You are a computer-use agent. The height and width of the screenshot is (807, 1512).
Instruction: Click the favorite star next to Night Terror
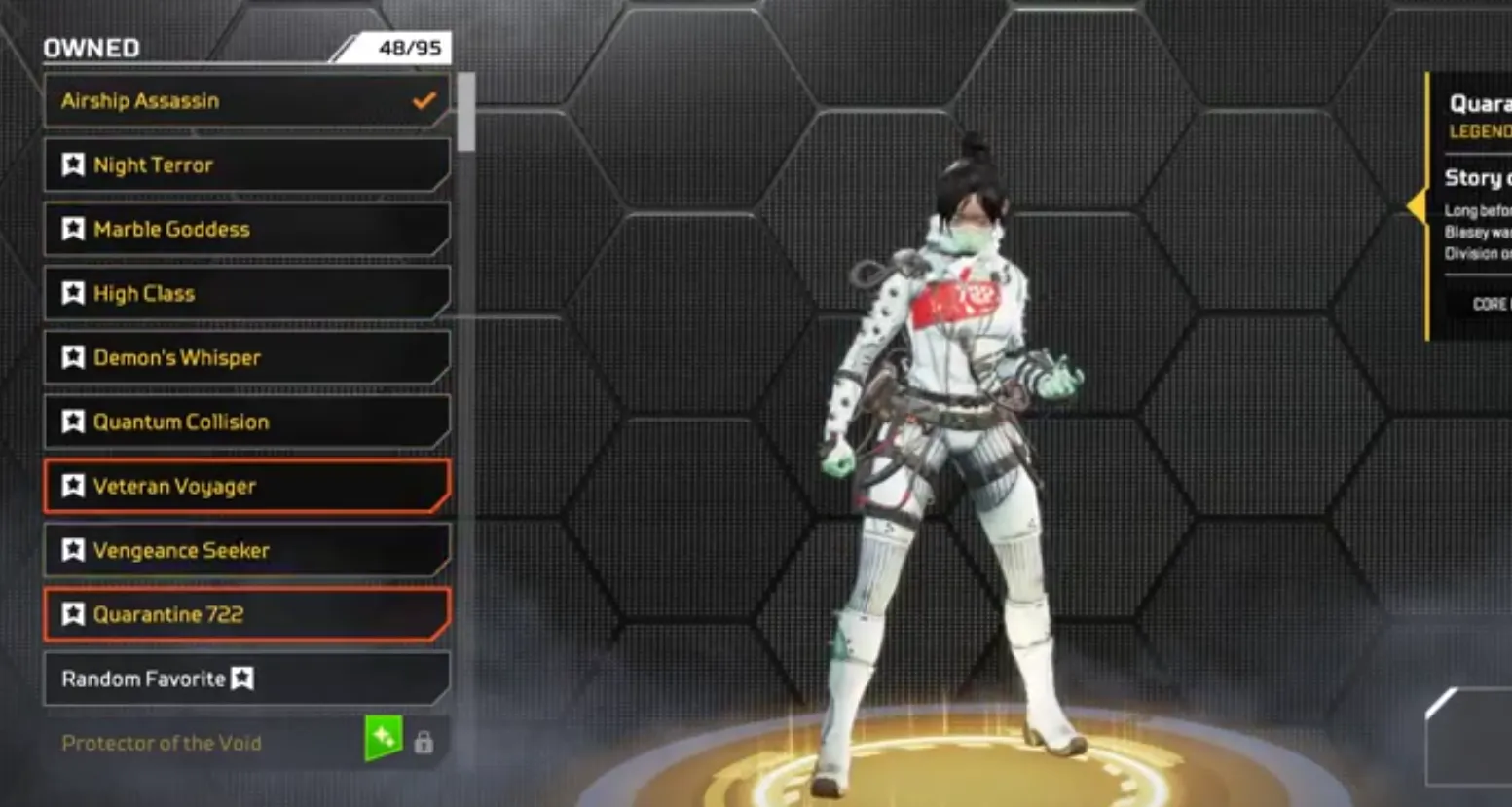(x=73, y=165)
